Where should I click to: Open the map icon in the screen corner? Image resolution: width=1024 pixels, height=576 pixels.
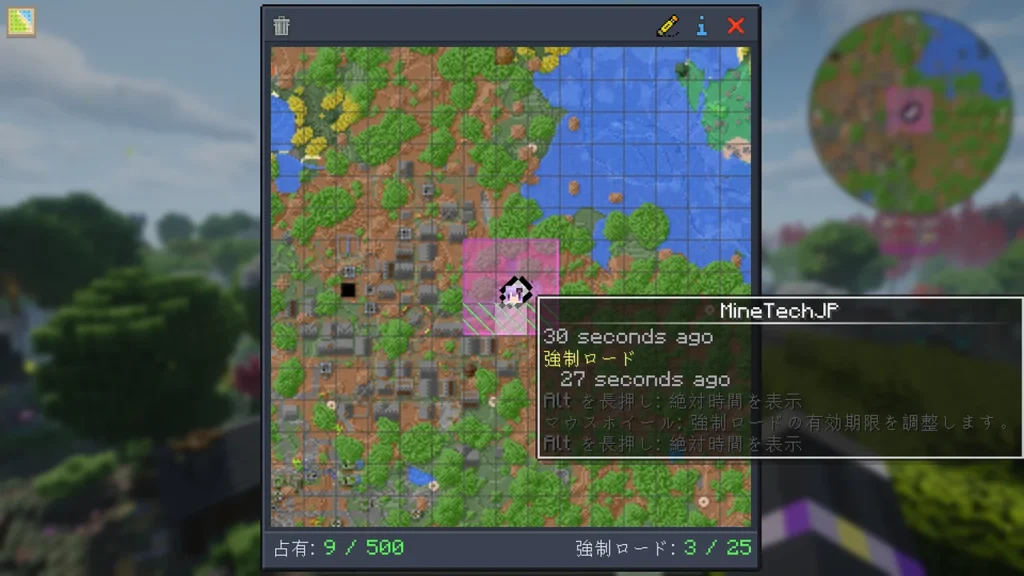(20, 21)
